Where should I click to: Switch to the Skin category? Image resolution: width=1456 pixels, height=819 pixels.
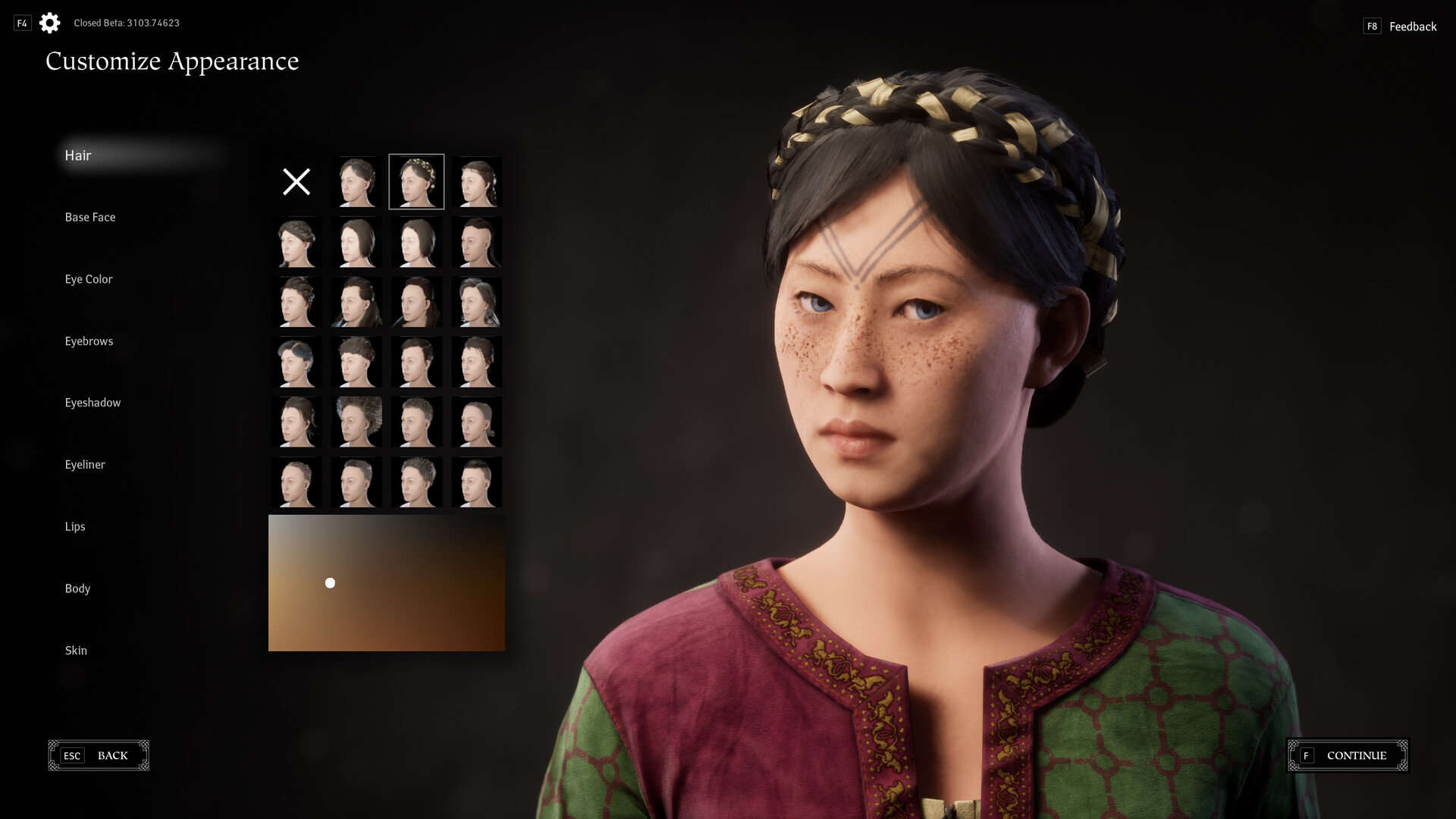click(x=76, y=651)
